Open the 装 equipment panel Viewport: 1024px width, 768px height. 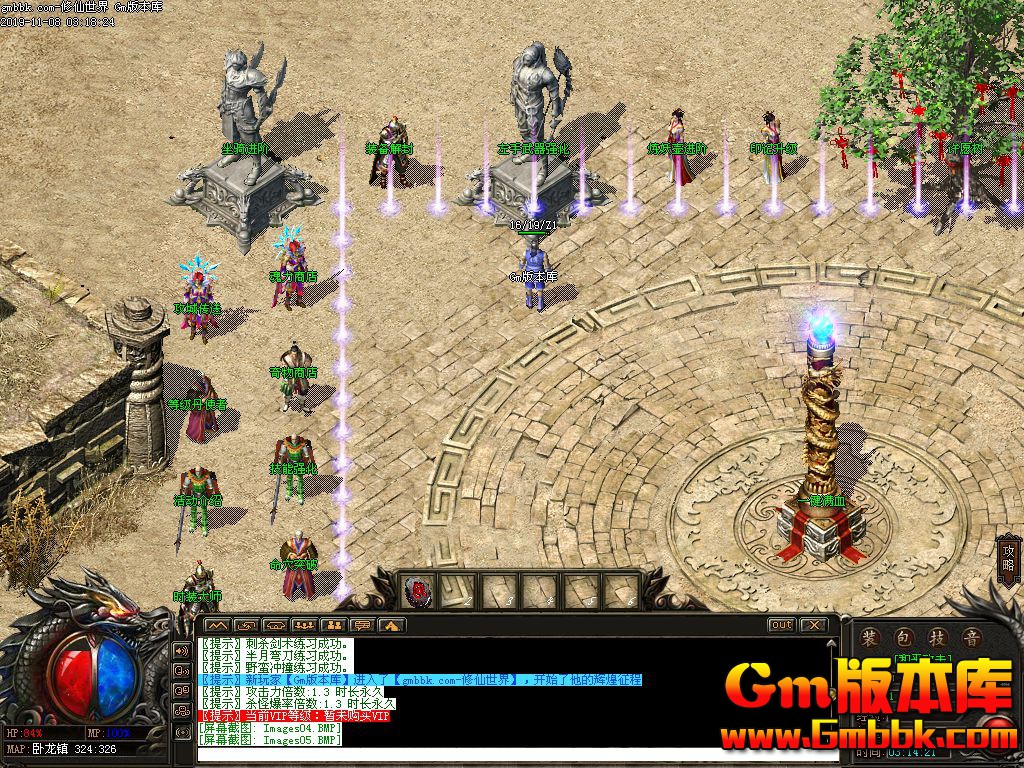[870, 638]
